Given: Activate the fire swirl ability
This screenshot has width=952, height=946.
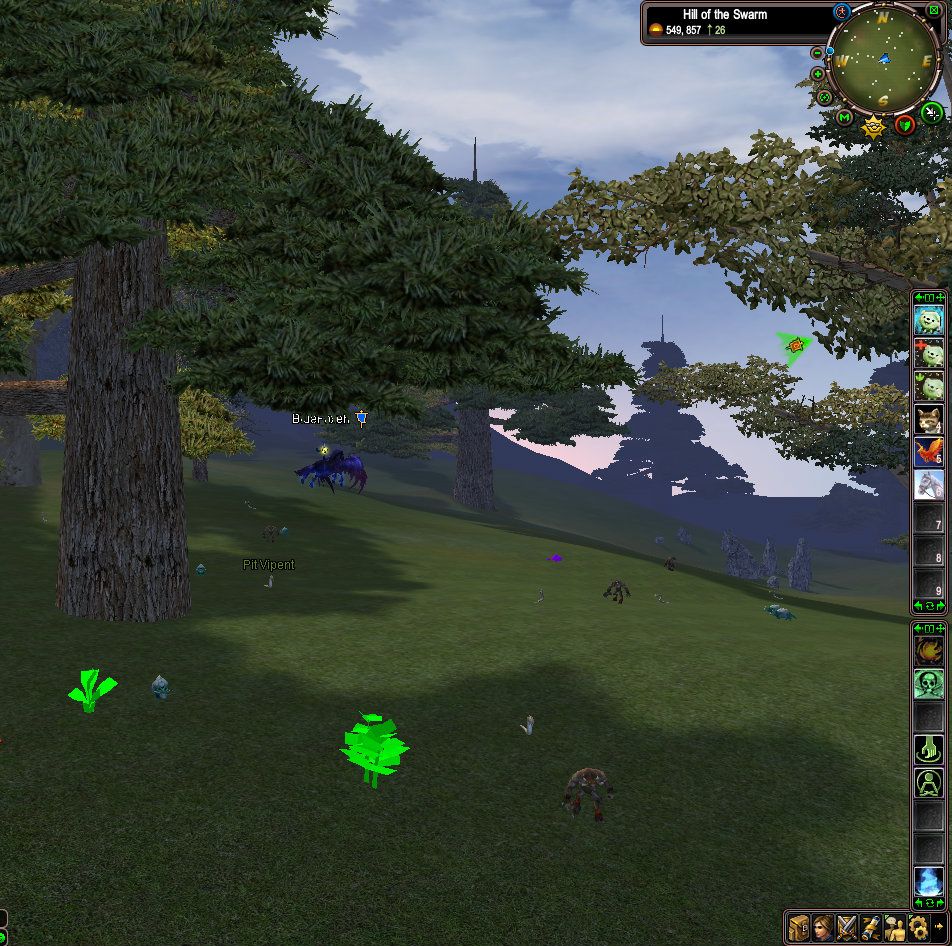Looking at the screenshot, I should point(929,651).
